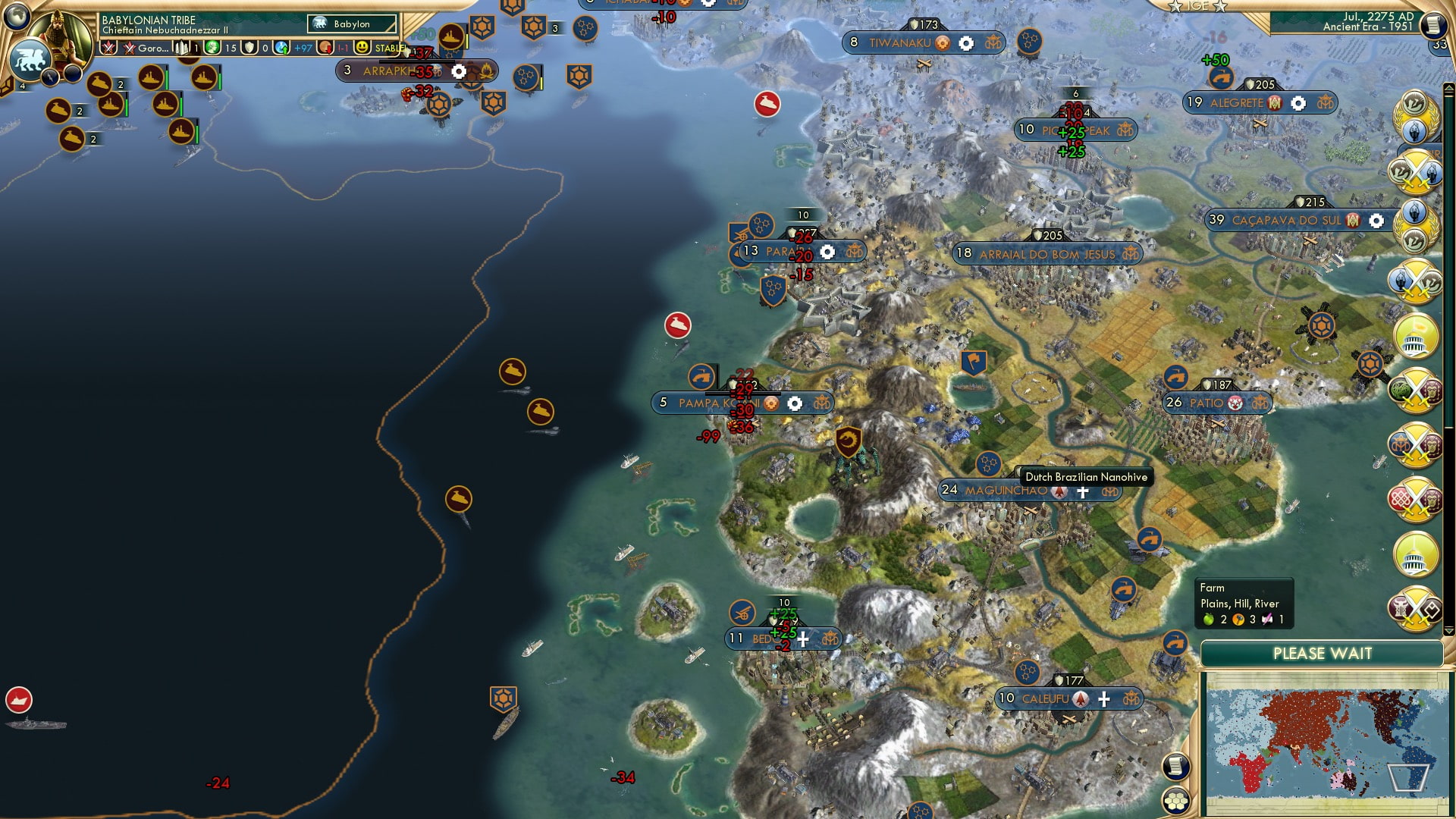Screen dimensions: 1456x819
Task: Click the globe icon in the top-left corner
Action: 16,17
